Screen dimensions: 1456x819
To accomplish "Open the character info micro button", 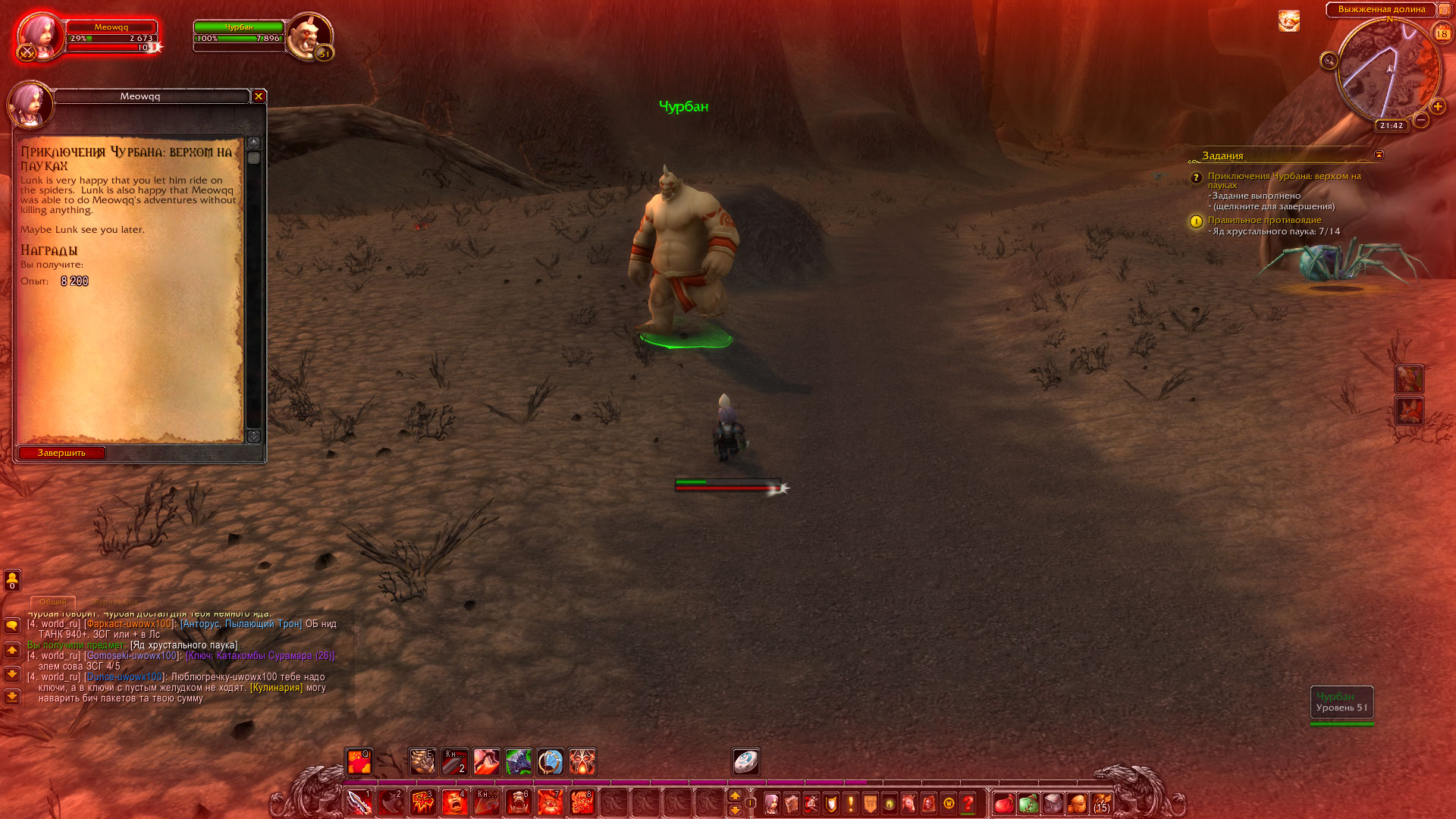I will click(771, 803).
